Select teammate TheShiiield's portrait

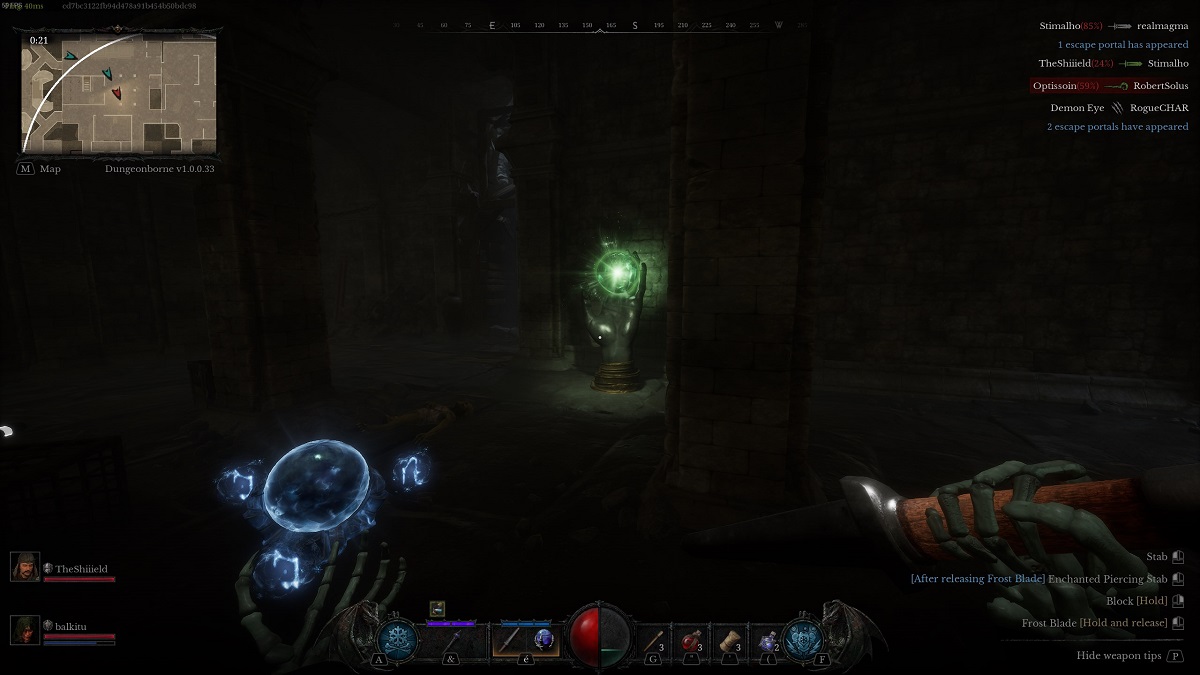tap(25, 567)
